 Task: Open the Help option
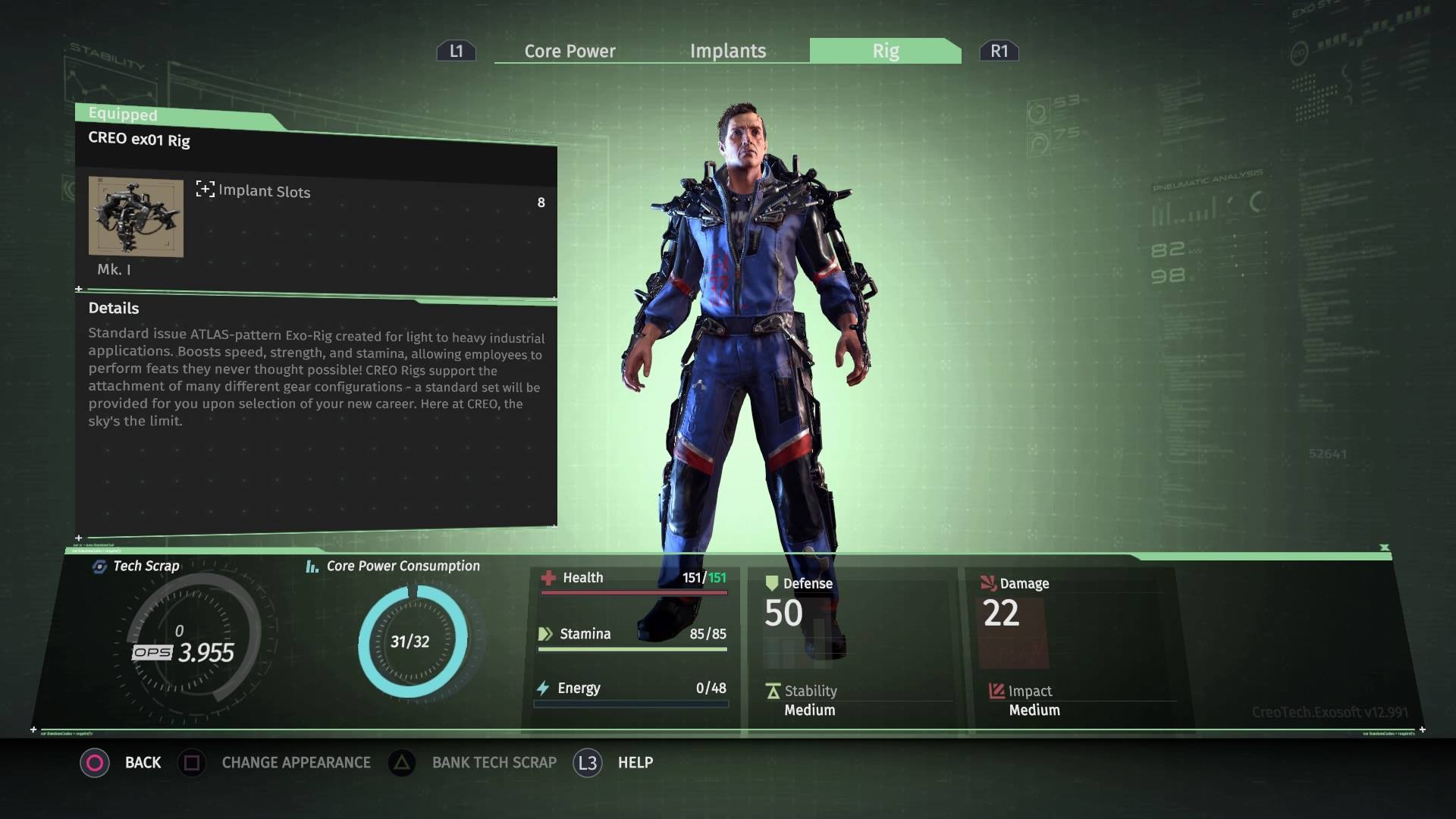point(635,762)
